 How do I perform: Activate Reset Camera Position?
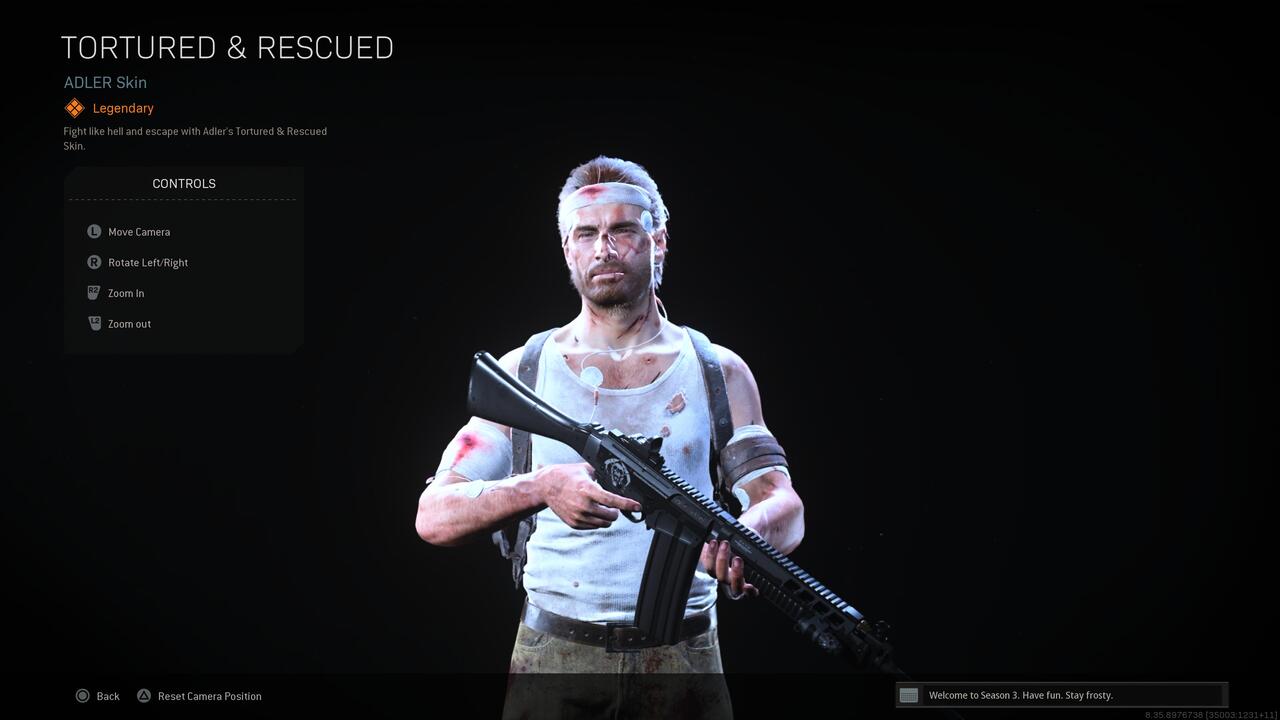[x=210, y=695]
